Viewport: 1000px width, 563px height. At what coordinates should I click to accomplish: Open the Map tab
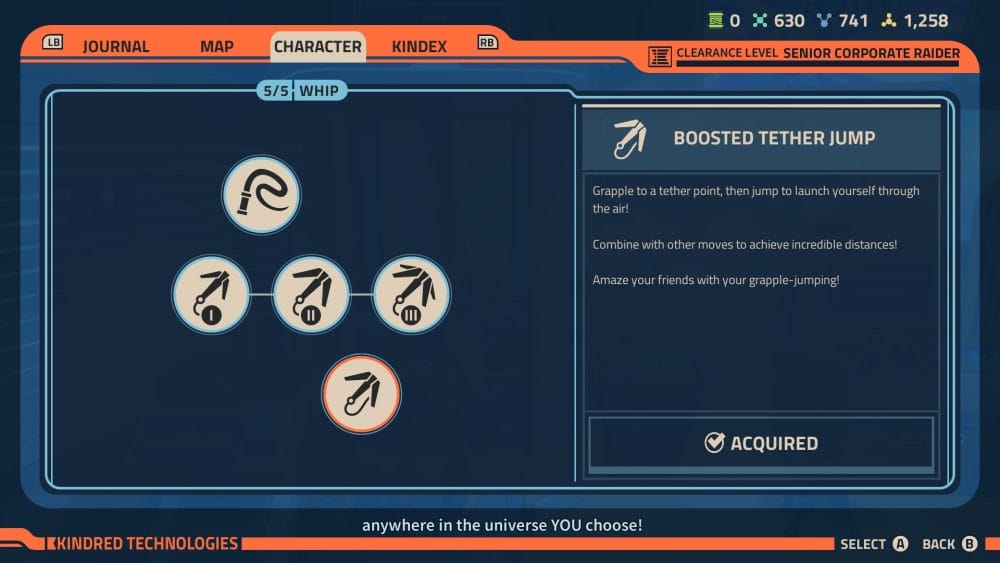point(217,47)
